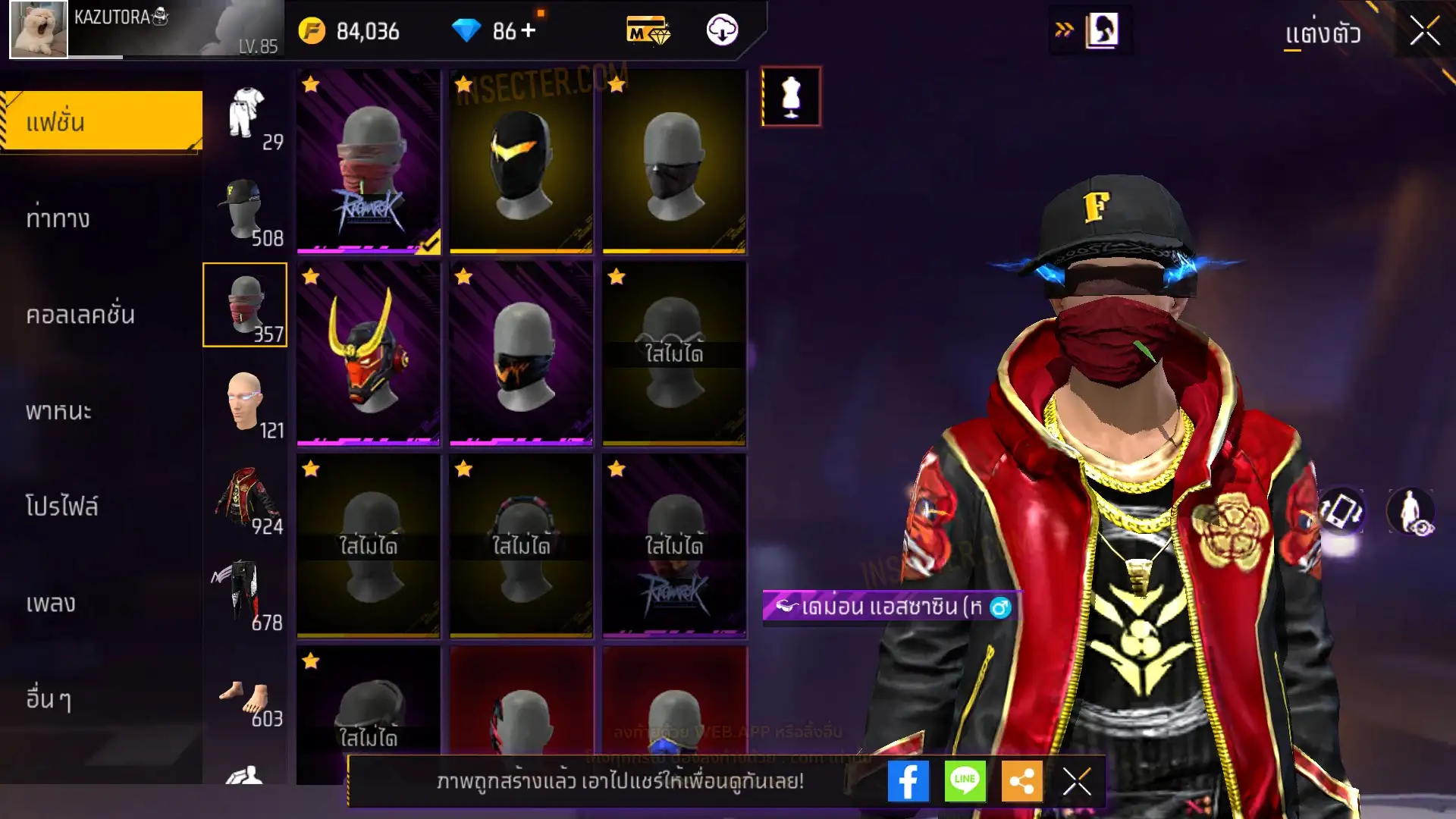Select the black mask with yellow visor
The width and height of the screenshot is (1456, 819).
click(x=521, y=161)
